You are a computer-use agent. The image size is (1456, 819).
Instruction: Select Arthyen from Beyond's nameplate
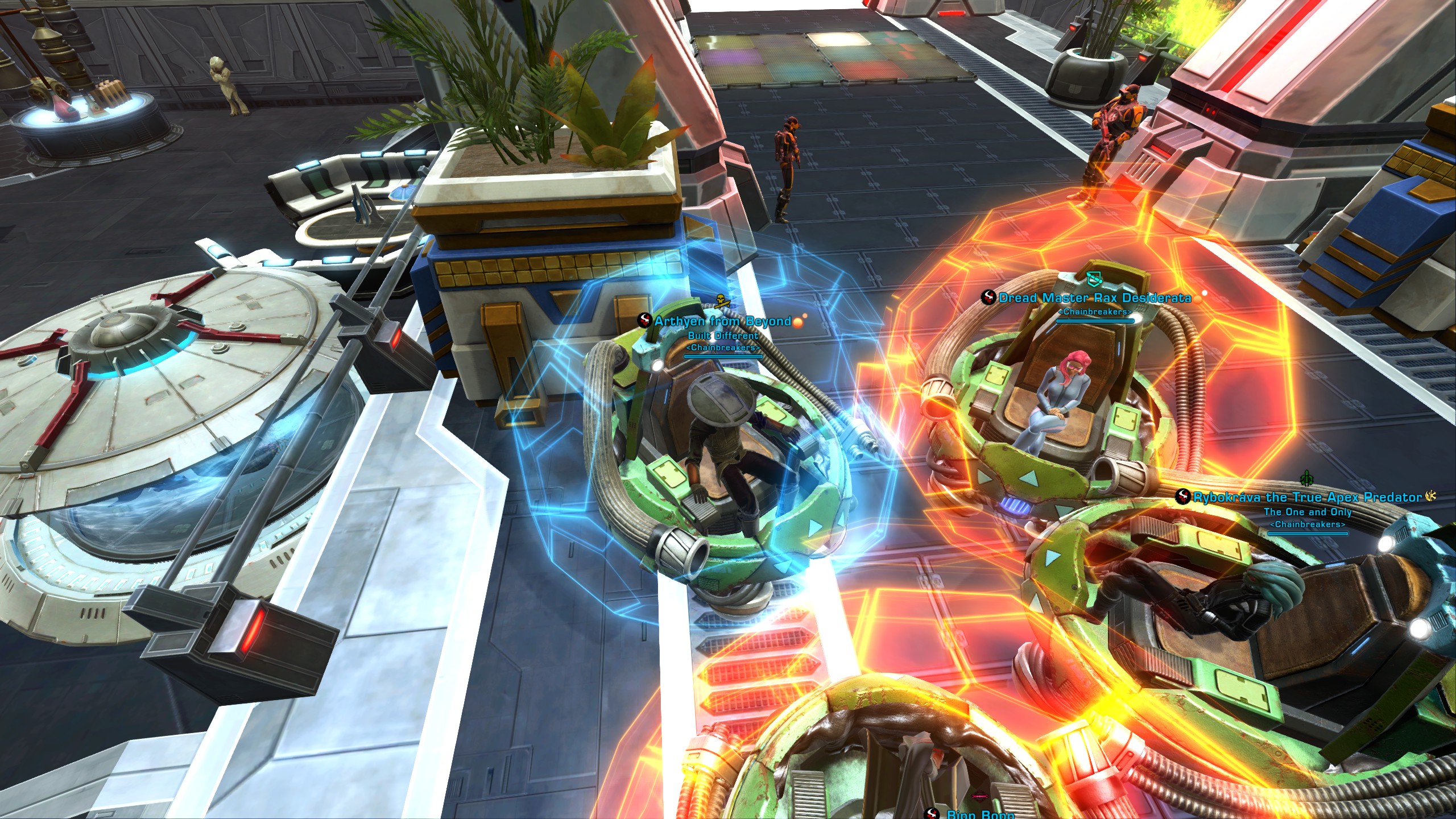click(722, 322)
